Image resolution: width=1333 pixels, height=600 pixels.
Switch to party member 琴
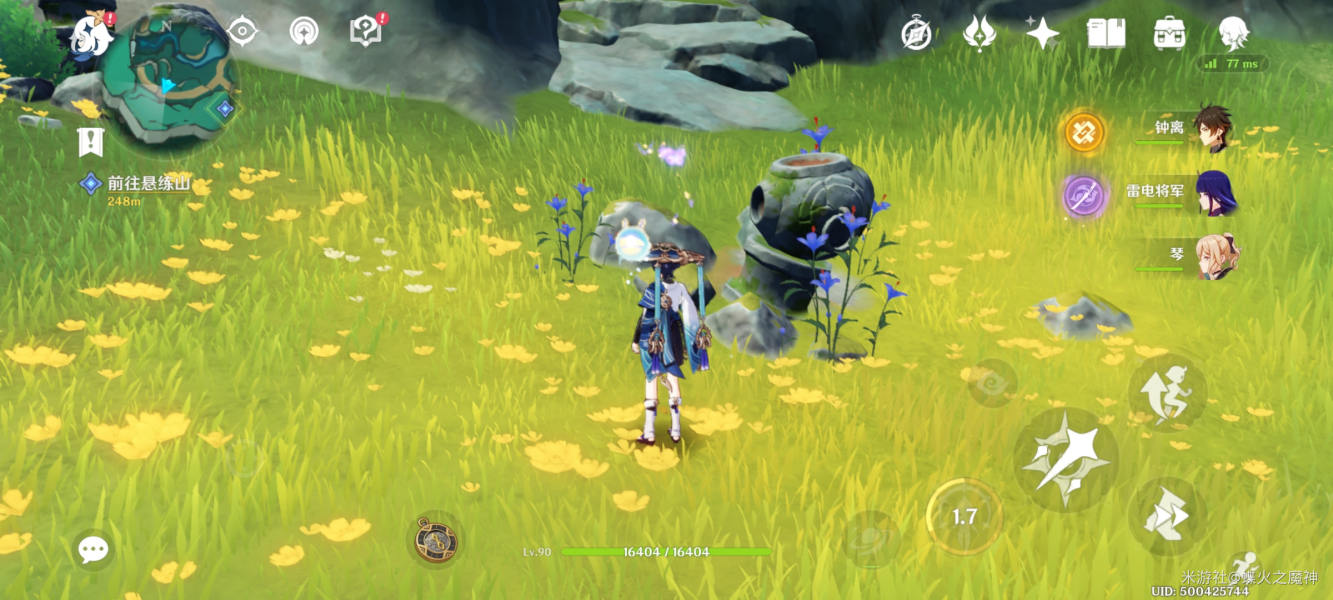click(x=1214, y=255)
